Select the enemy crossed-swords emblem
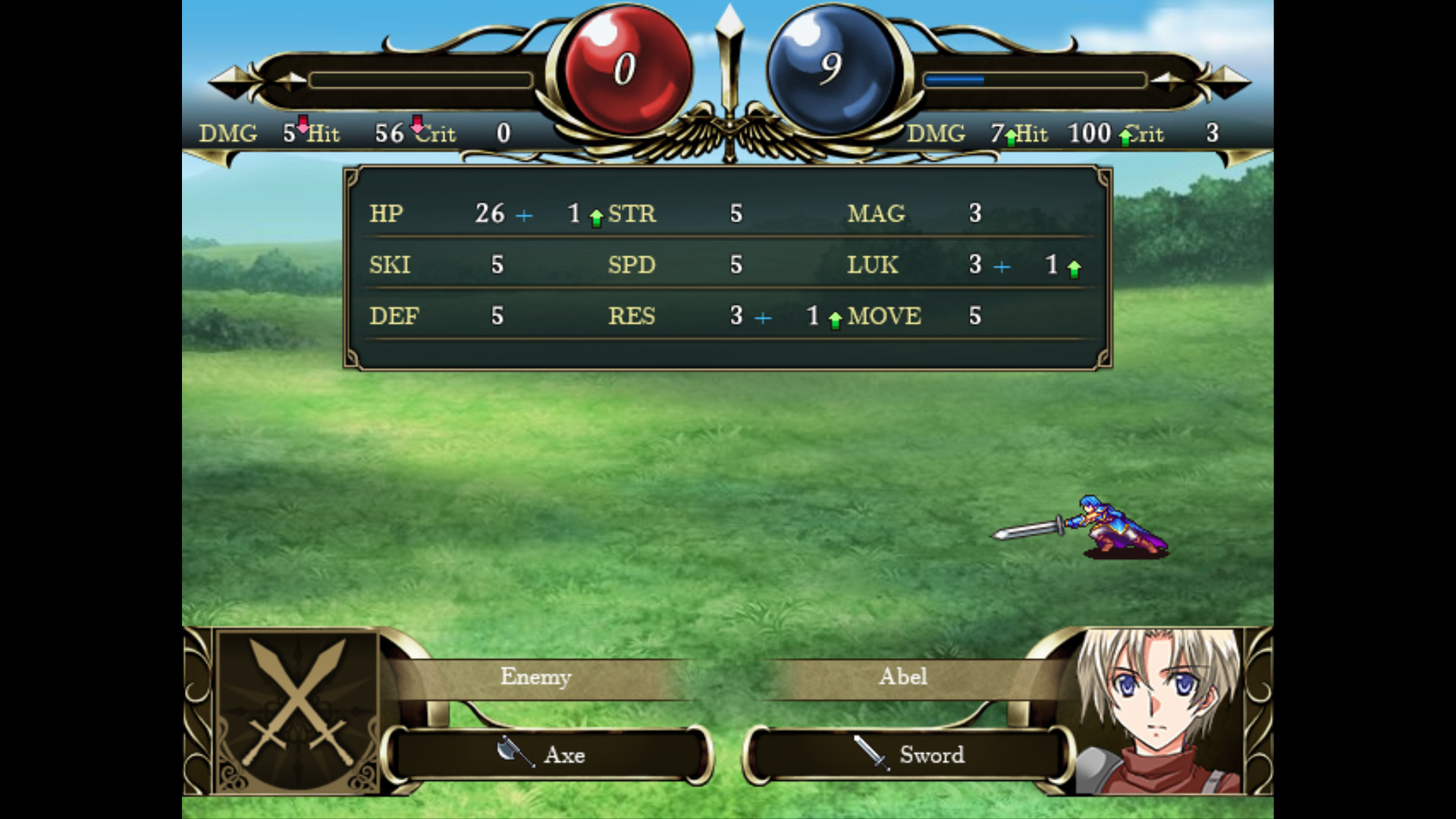 click(297, 709)
